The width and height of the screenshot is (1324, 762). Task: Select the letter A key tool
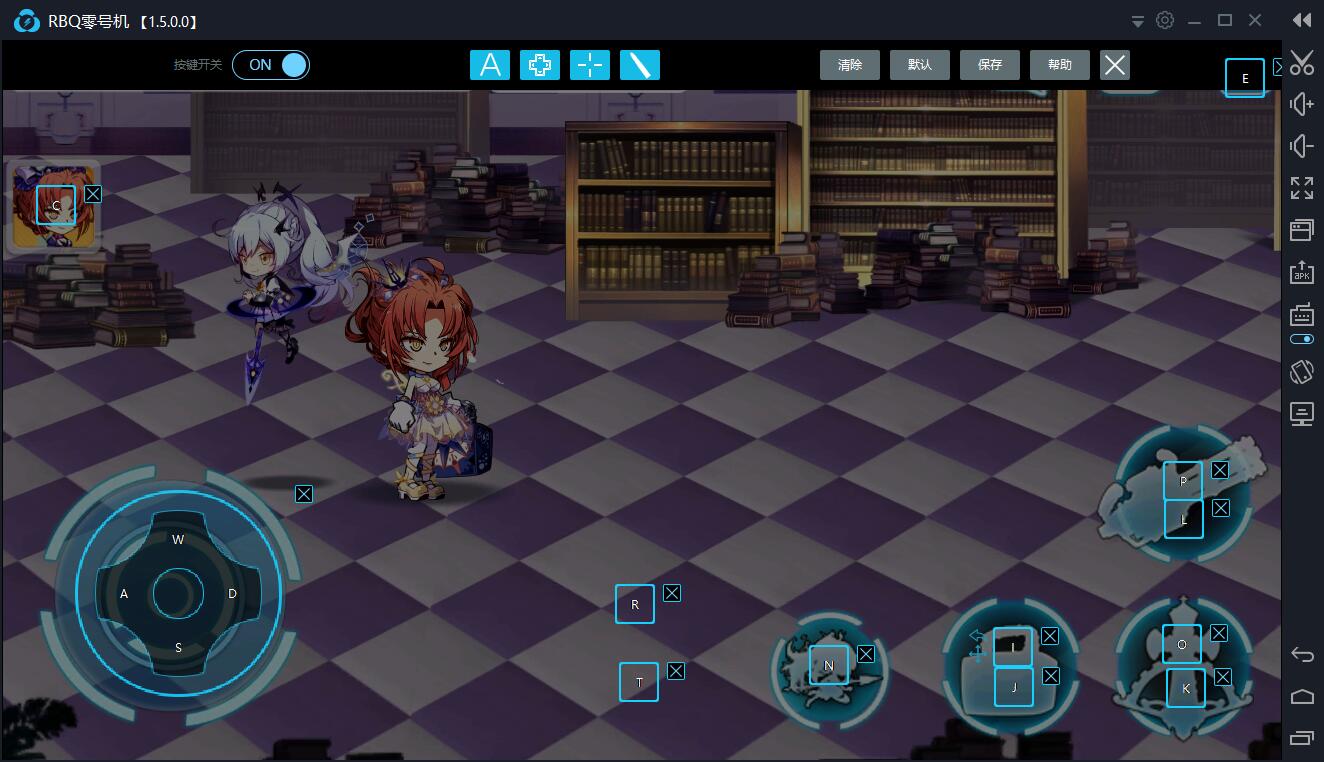click(490, 65)
